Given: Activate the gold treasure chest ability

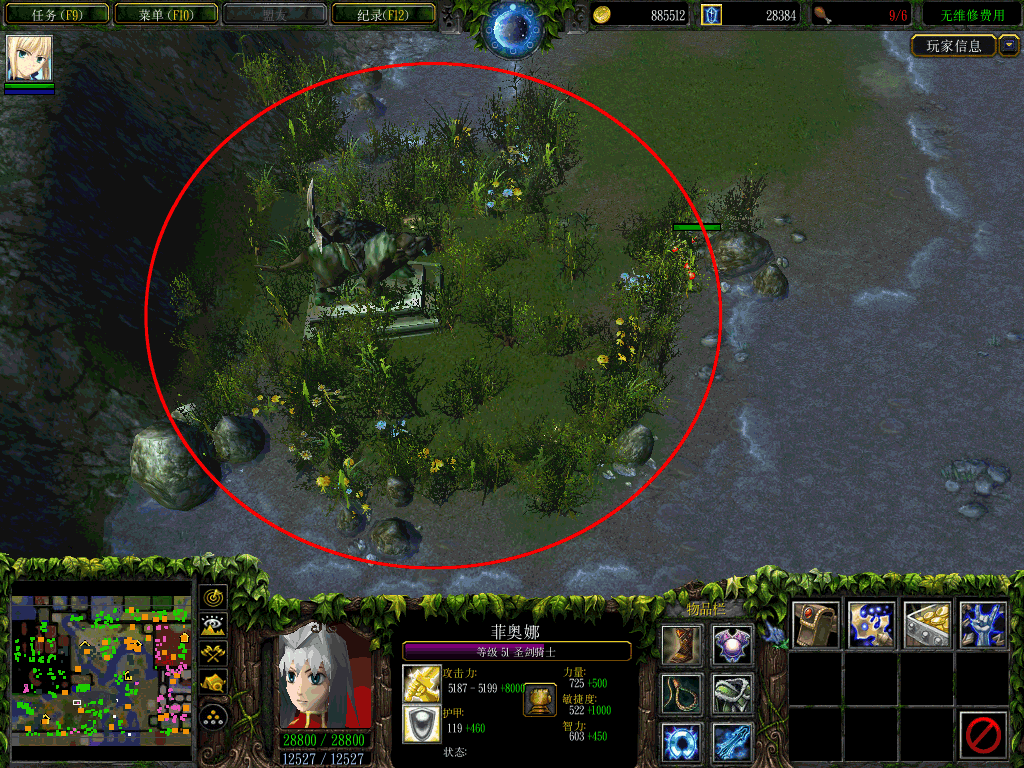Looking at the screenshot, I should [927, 624].
